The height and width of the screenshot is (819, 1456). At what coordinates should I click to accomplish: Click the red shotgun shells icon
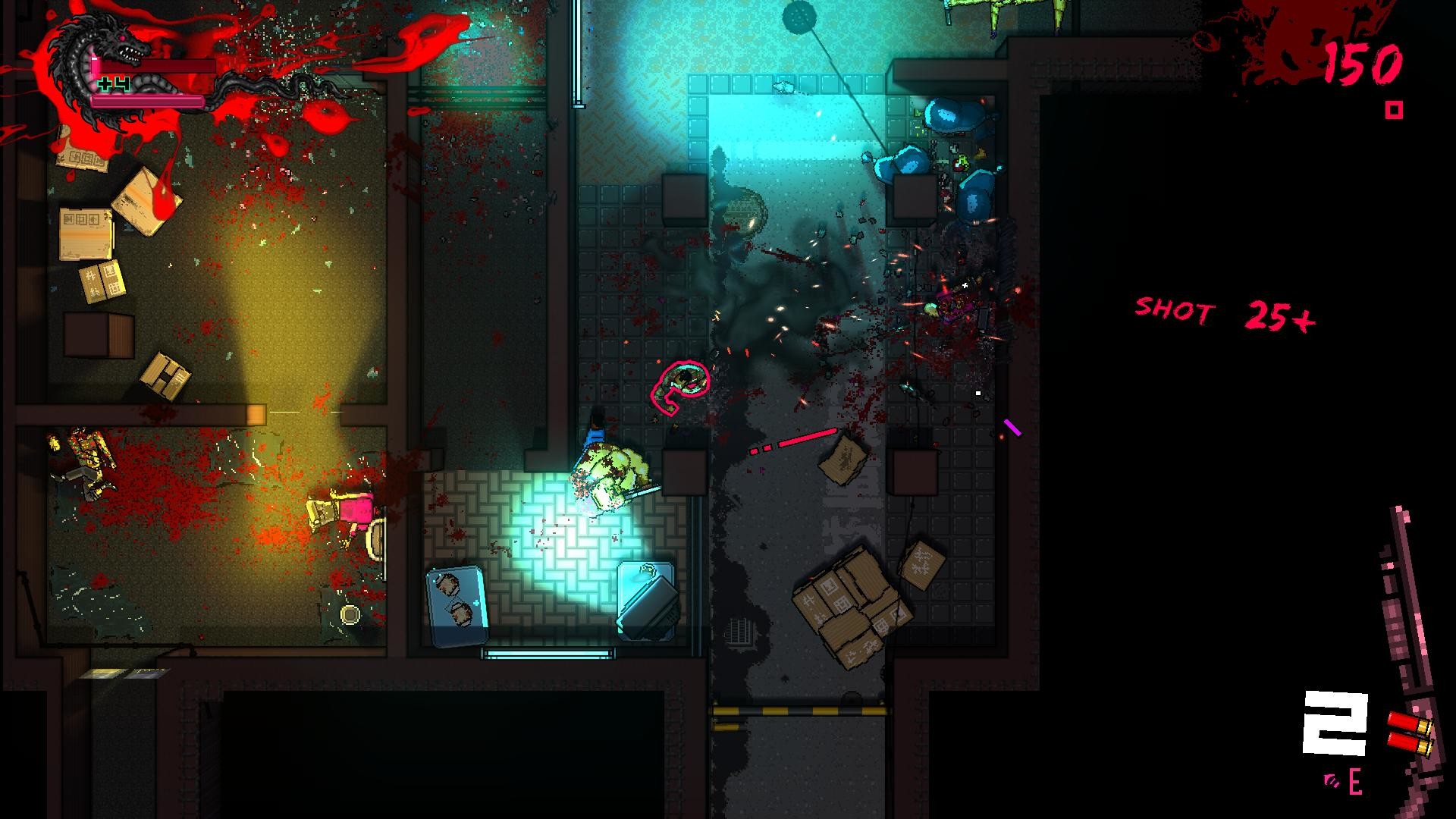[1410, 733]
